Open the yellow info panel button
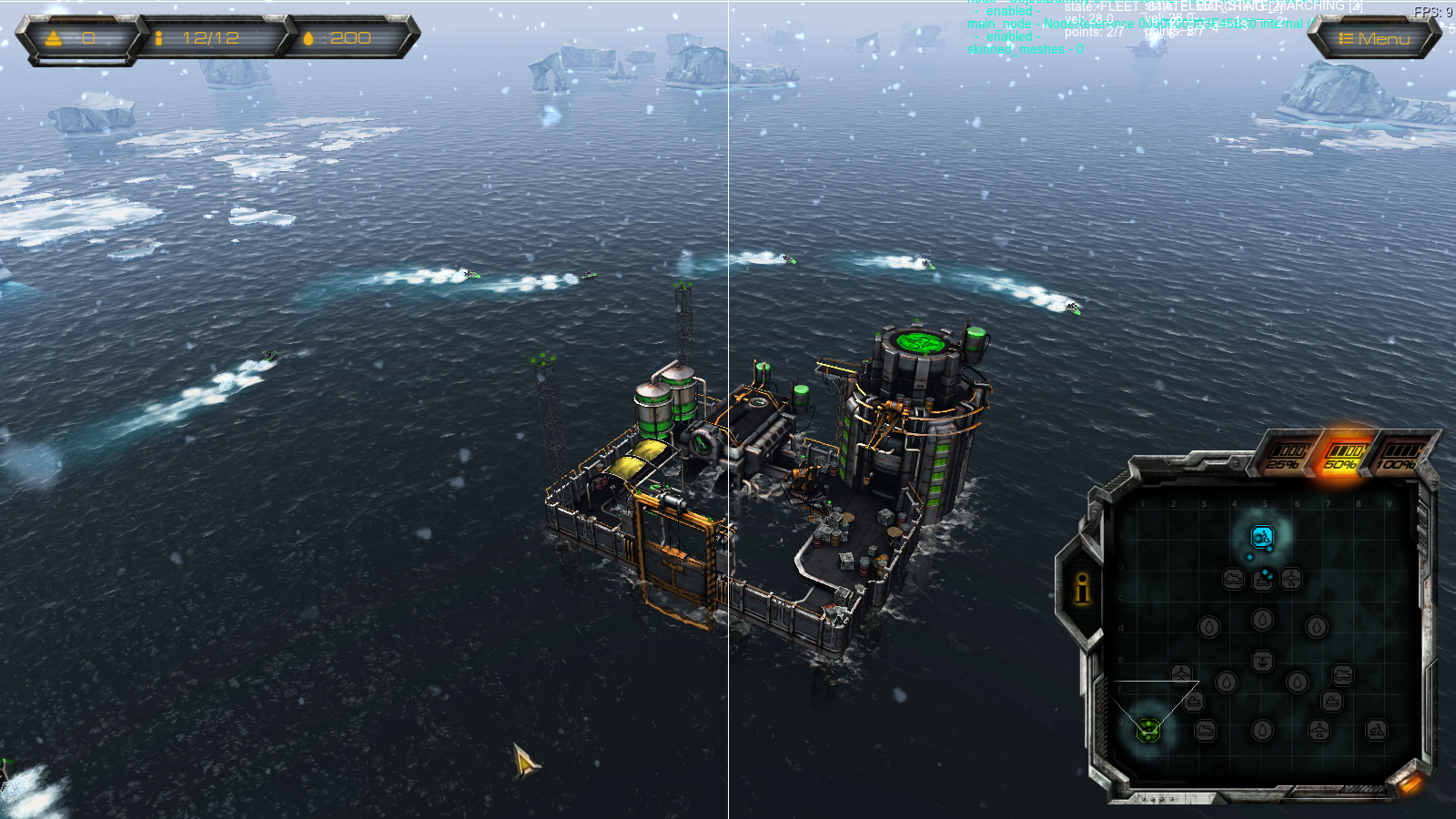The height and width of the screenshot is (819, 1456). pyautogui.click(x=1082, y=589)
